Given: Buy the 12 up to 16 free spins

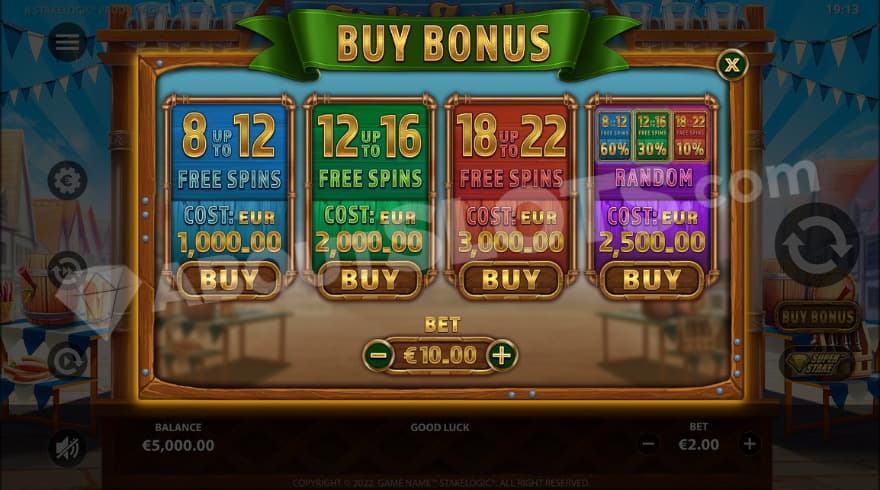Looking at the screenshot, I should [x=370, y=280].
